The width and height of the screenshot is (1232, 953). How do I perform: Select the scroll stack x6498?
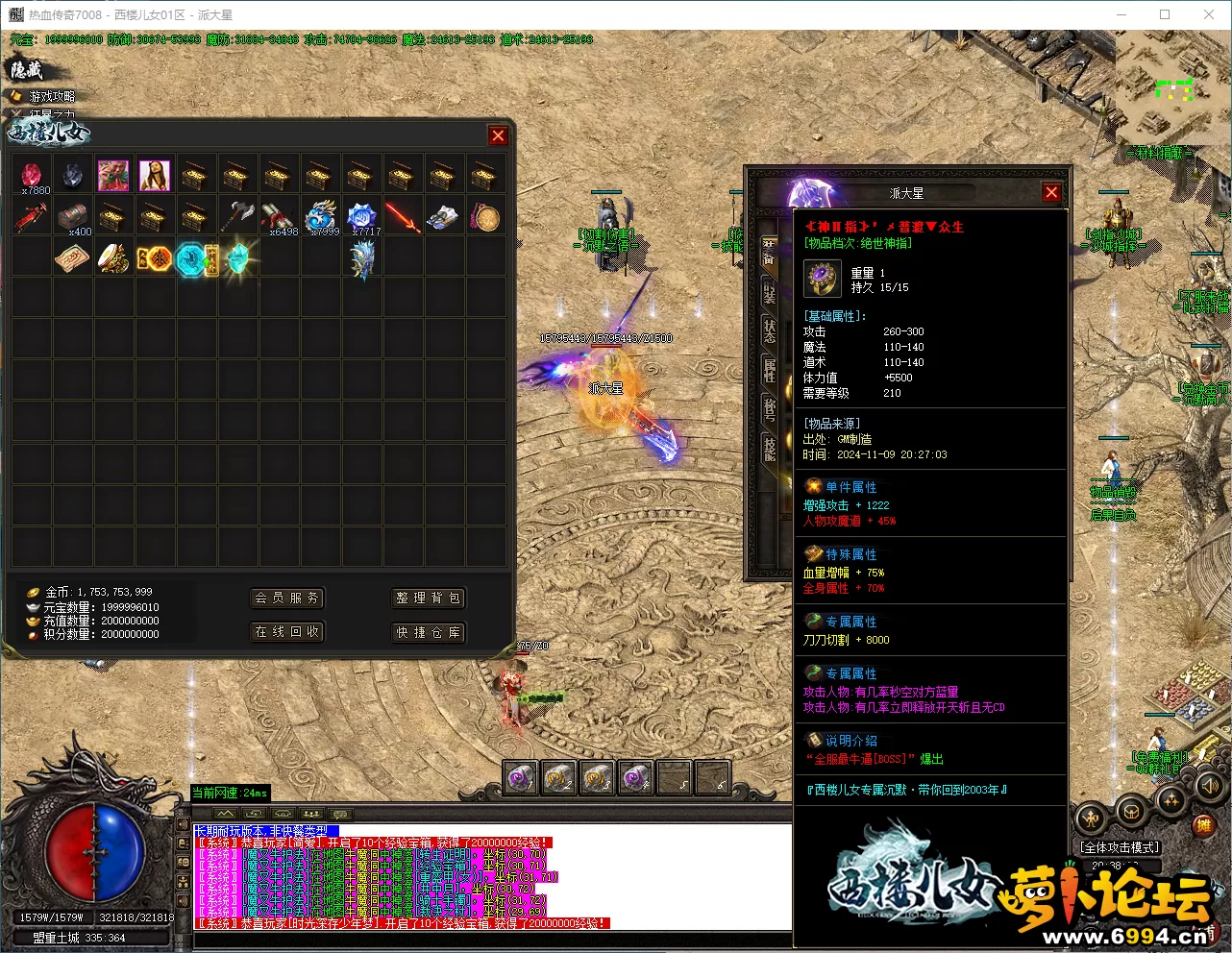point(279,216)
